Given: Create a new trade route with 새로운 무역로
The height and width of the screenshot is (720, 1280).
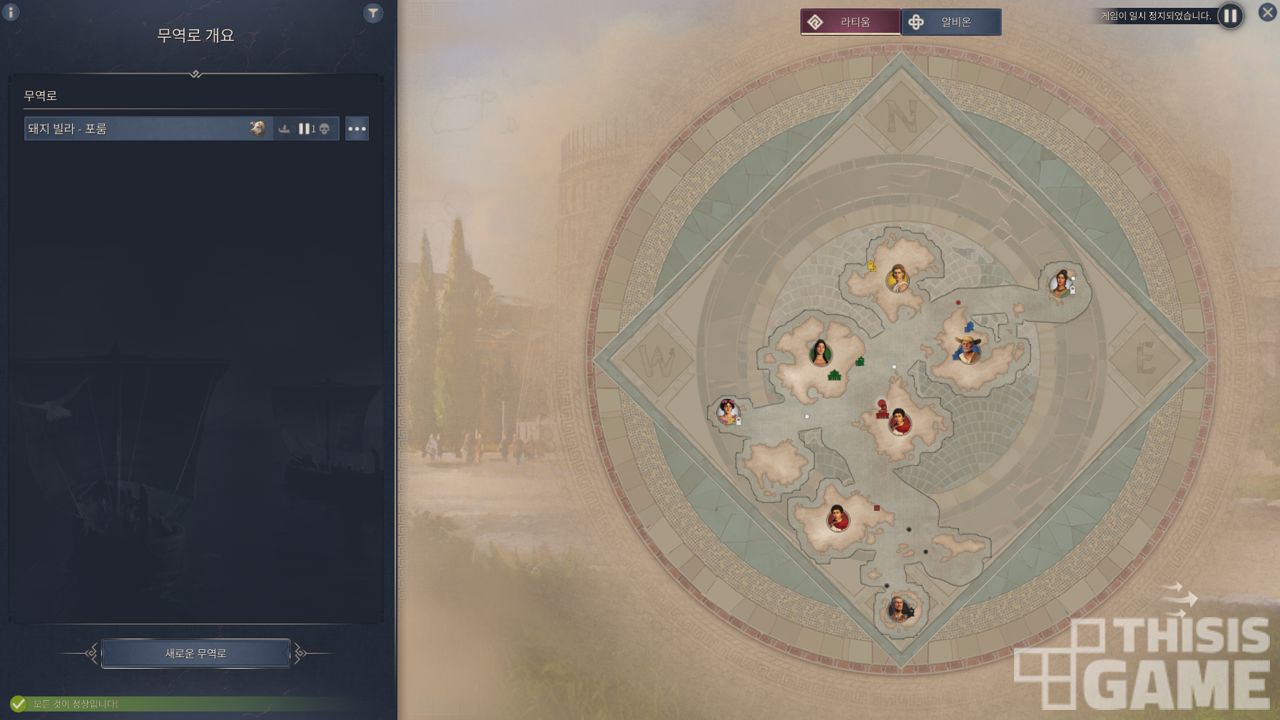Looking at the screenshot, I should [196, 653].
